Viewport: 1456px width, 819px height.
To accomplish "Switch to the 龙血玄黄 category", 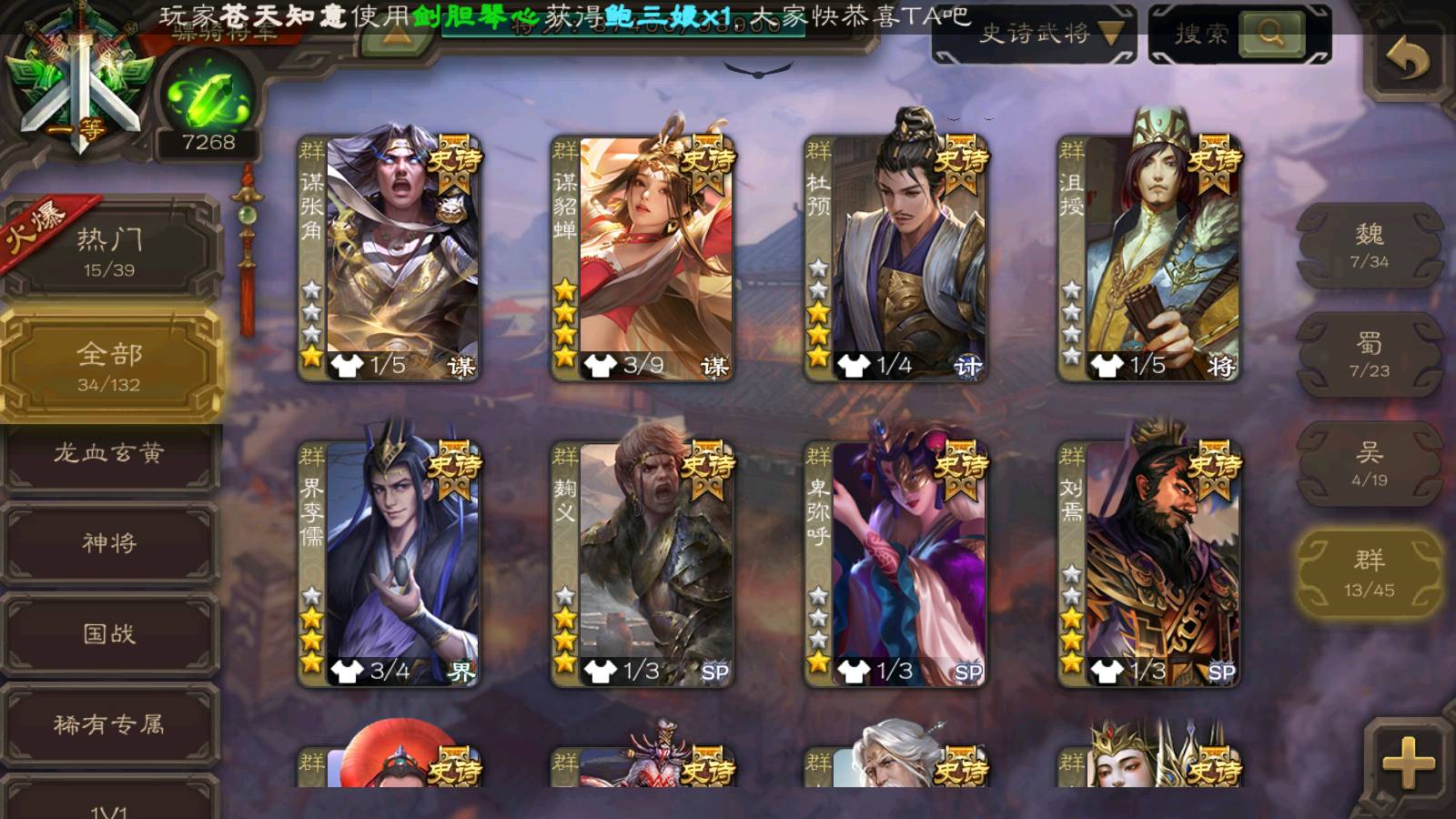I will 109,453.
